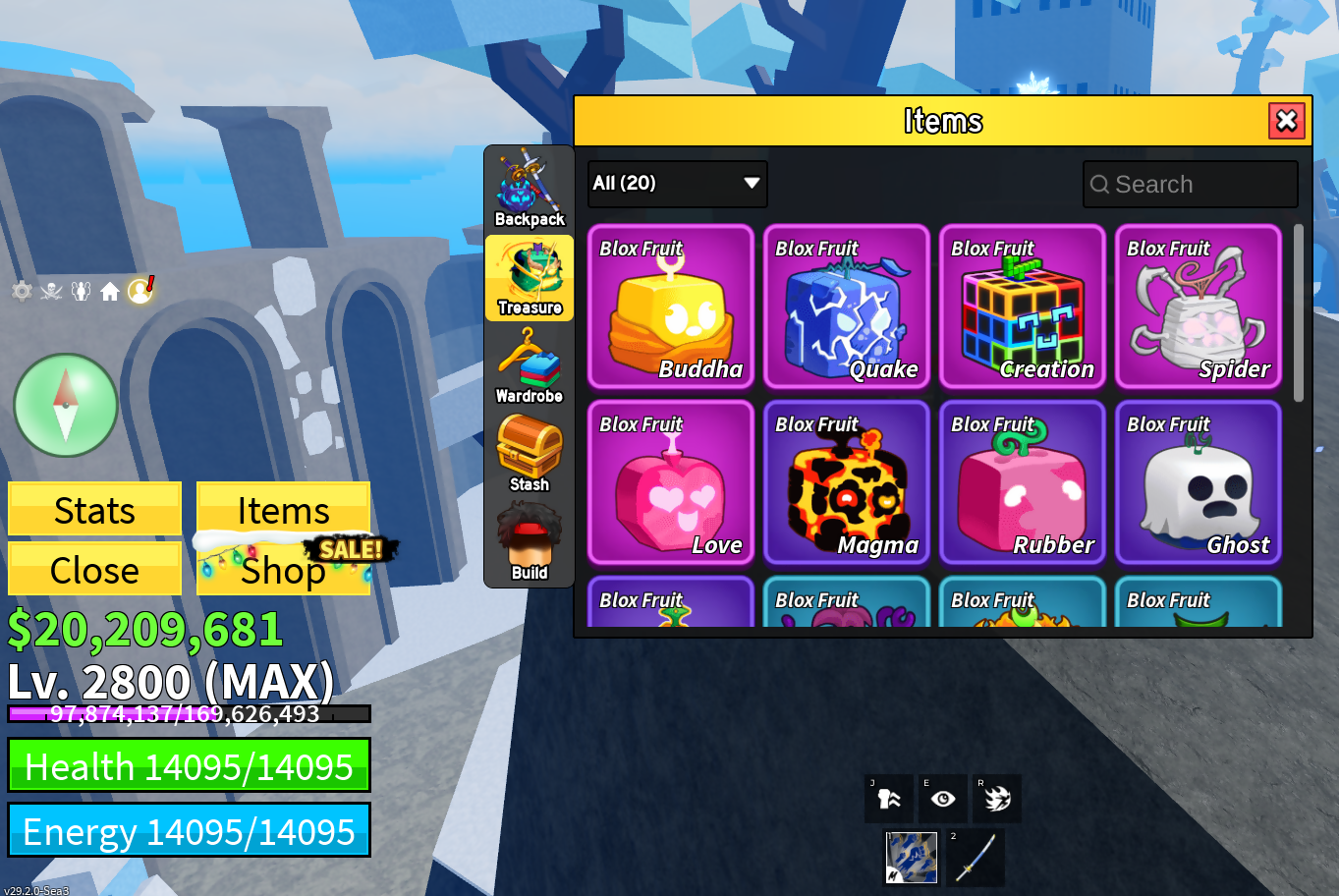Click the settings gear icon
Image resolution: width=1339 pixels, height=896 pixels.
point(22,291)
